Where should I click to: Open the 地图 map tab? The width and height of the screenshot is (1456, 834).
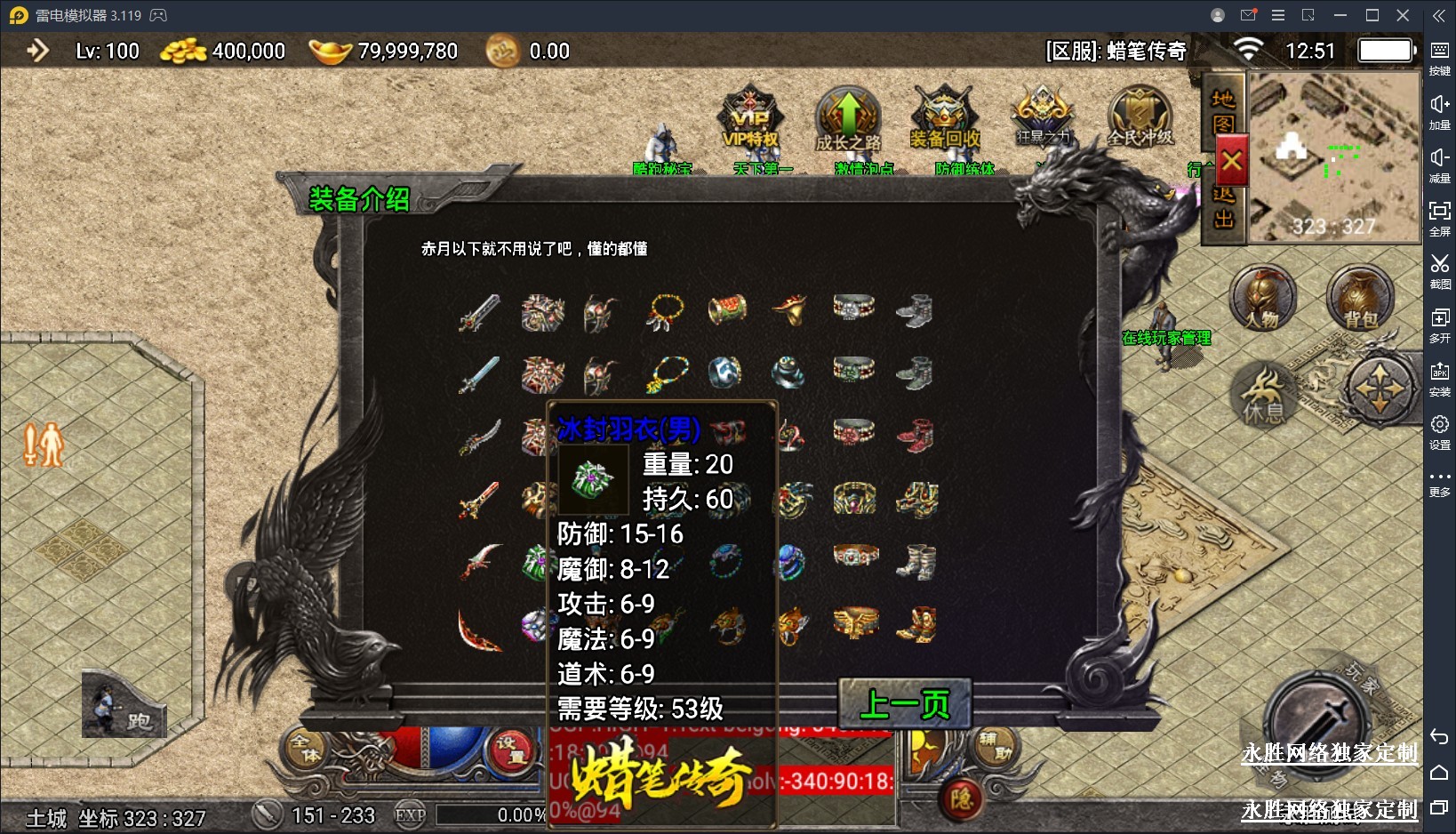[x=1223, y=110]
